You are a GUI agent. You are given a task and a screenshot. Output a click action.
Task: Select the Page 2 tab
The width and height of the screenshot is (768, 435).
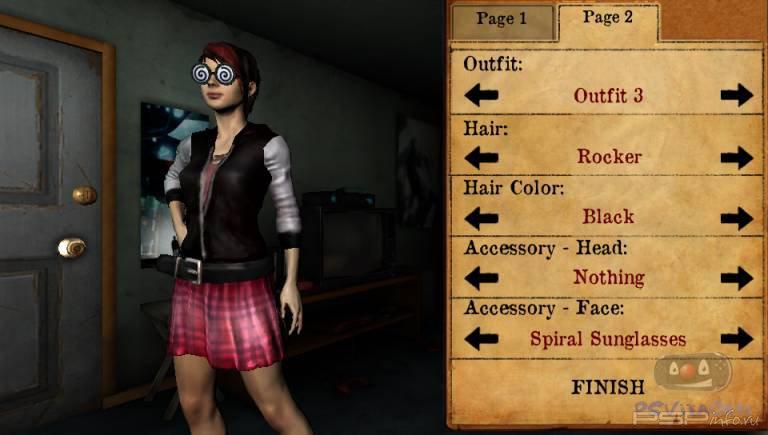click(608, 18)
